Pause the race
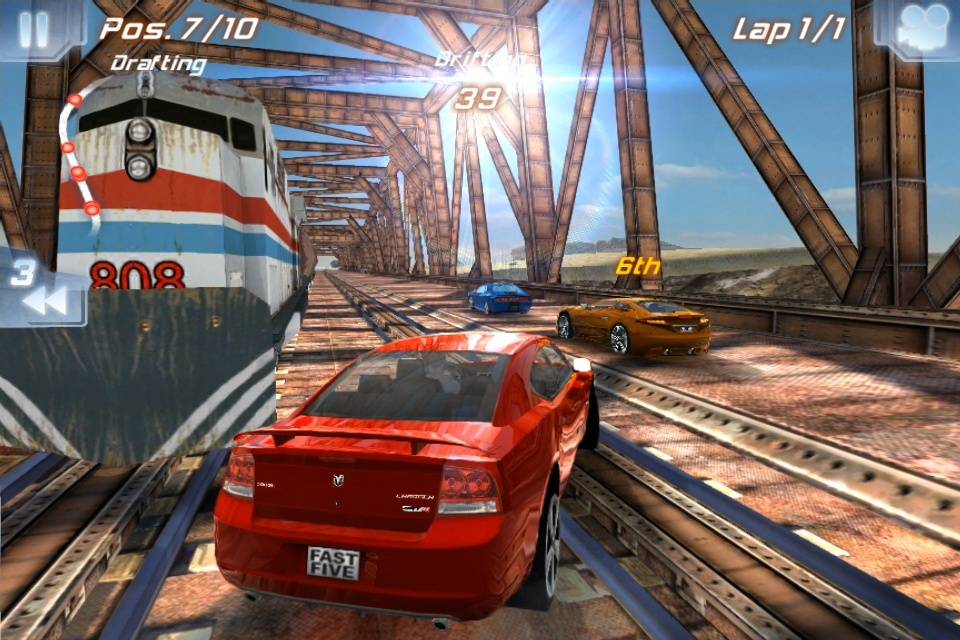Screen dimensions: 960x640 pyautogui.click(x=34, y=29)
